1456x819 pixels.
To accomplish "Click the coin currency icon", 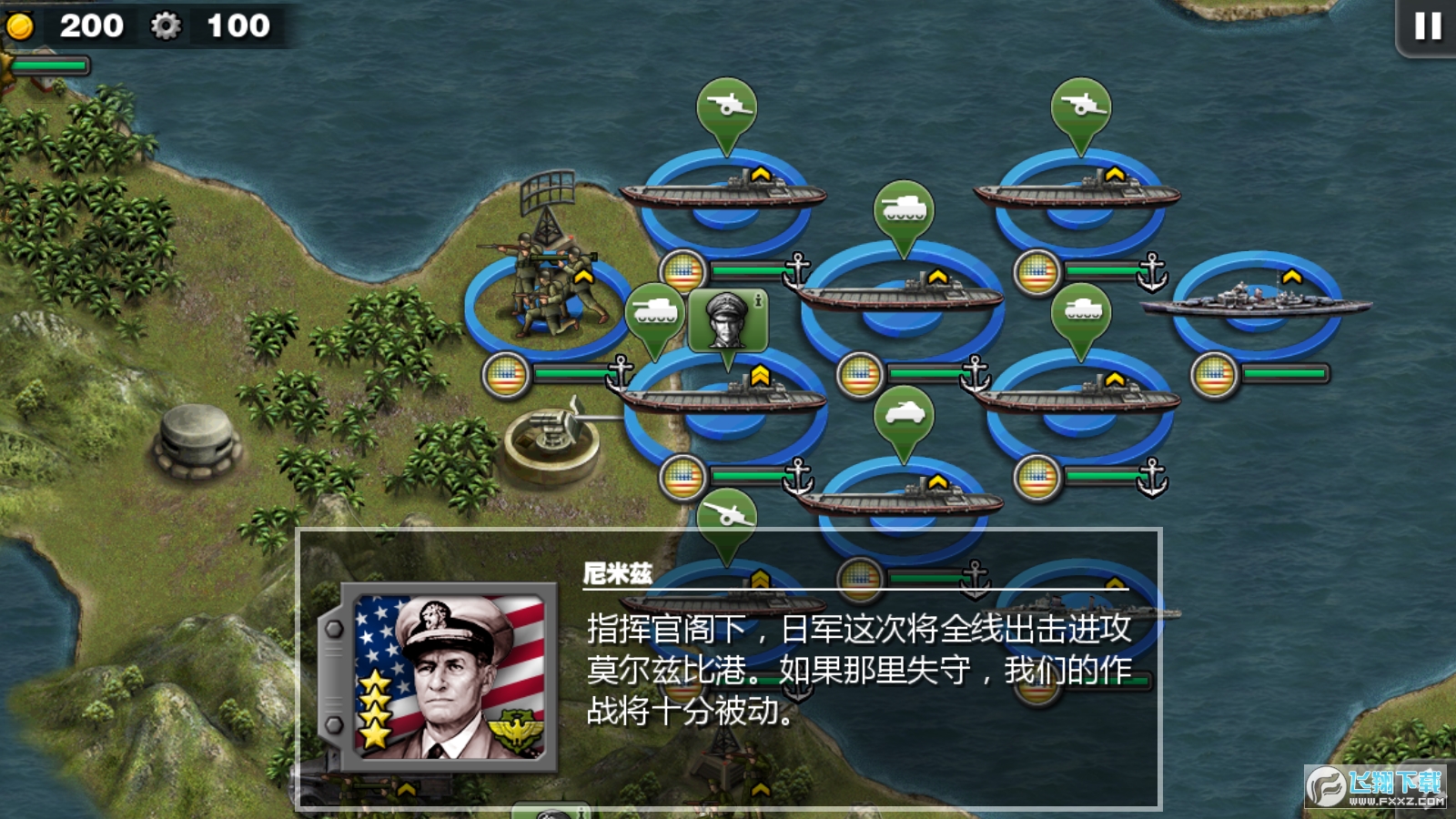I will (20, 25).
